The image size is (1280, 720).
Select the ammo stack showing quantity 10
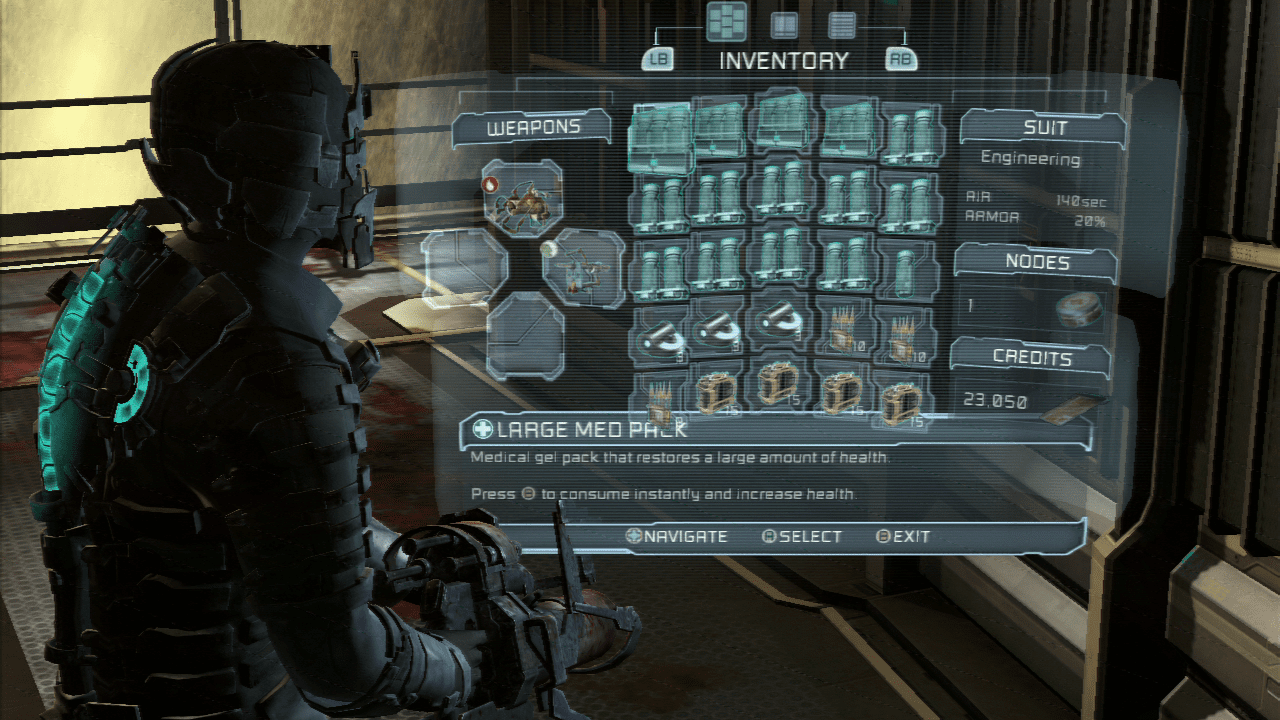coord(843,330)
